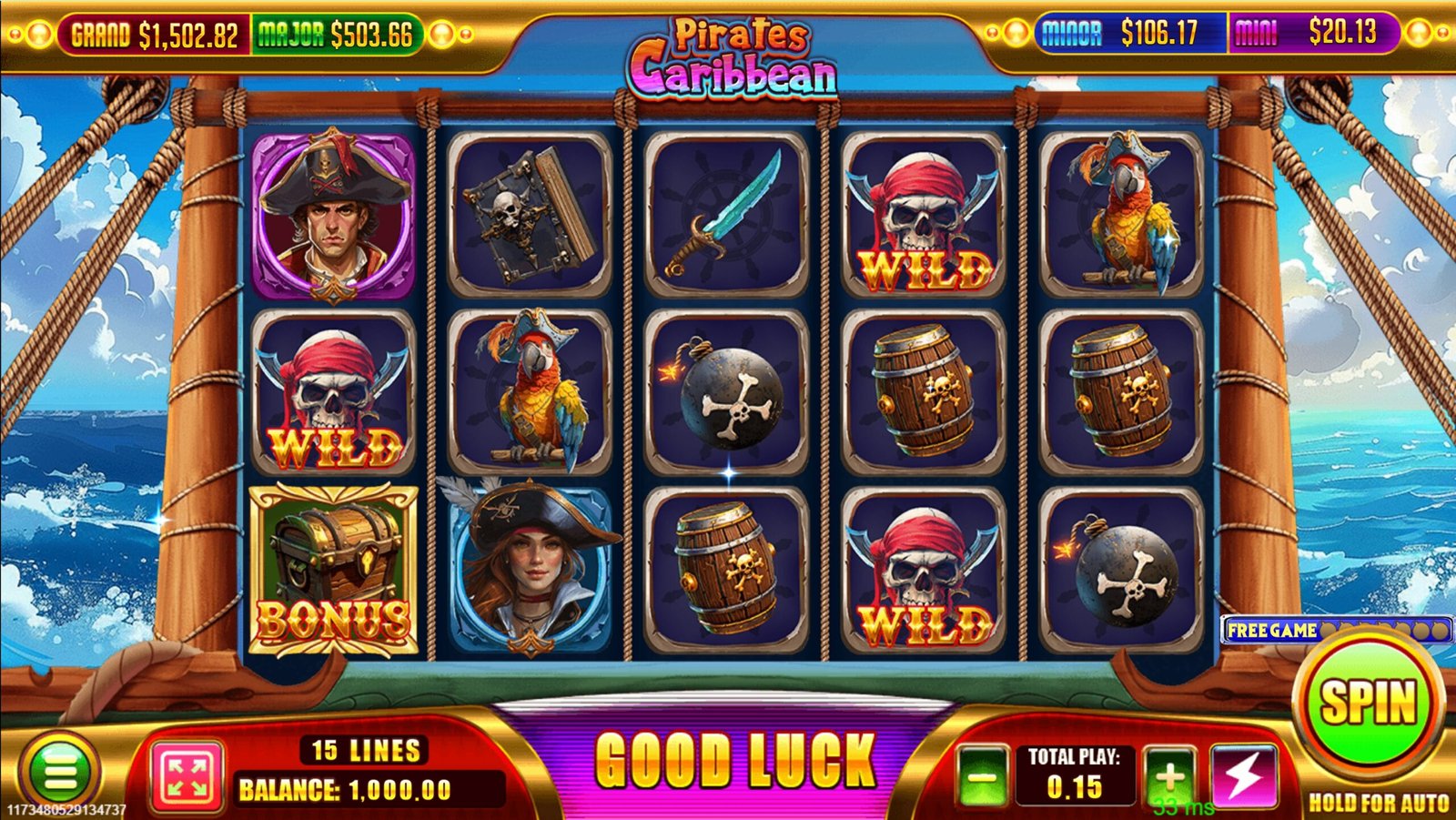Select the 15 LINES indicator
Screen dimensions: 1456x820
(x=366, y=750)
